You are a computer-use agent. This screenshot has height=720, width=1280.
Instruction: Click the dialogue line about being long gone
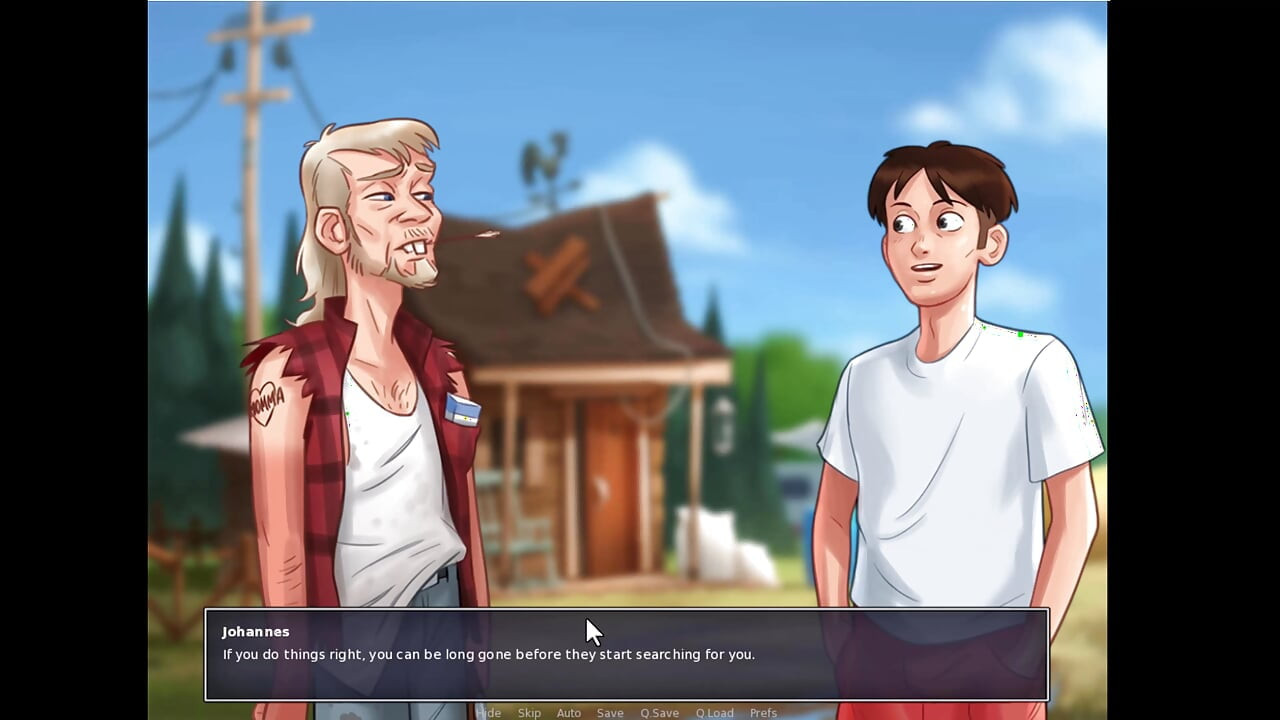(488, 654)
